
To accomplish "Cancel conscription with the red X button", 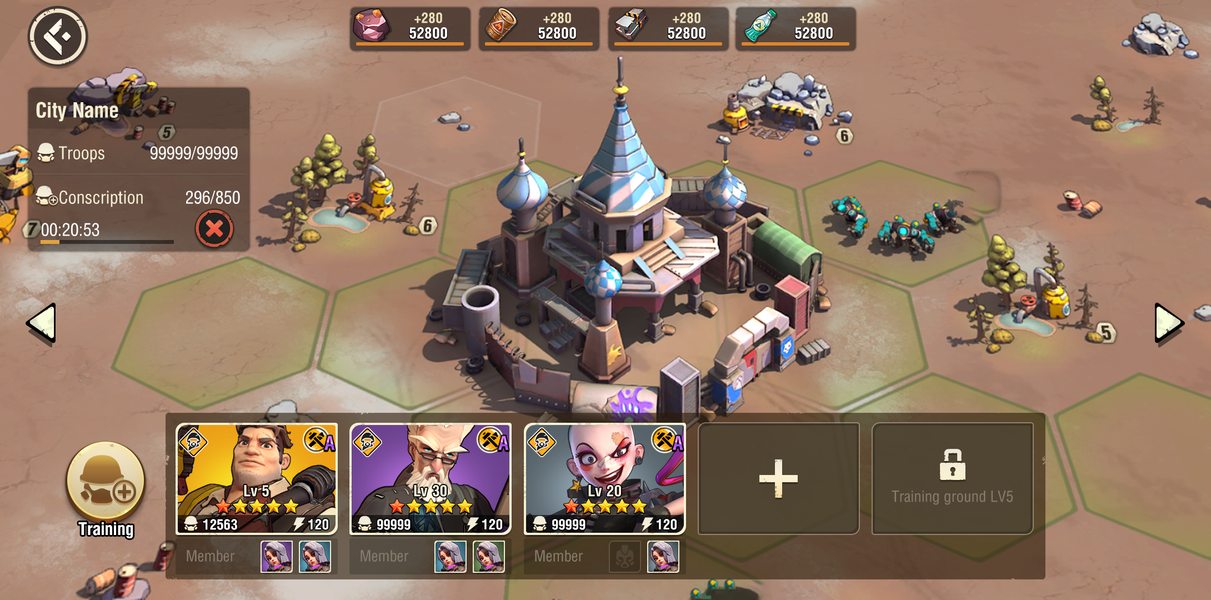I will 213,229.
